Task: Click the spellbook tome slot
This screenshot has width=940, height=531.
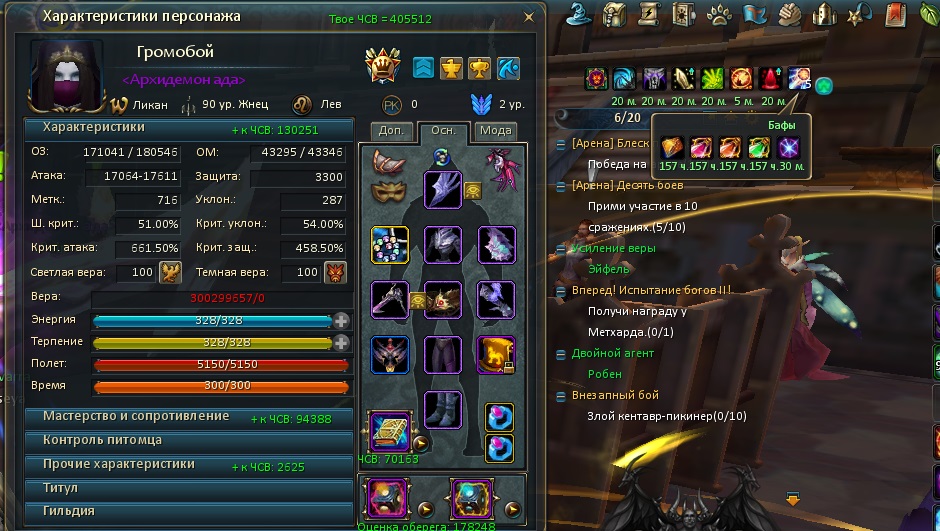Action: (x=387, y=431)
